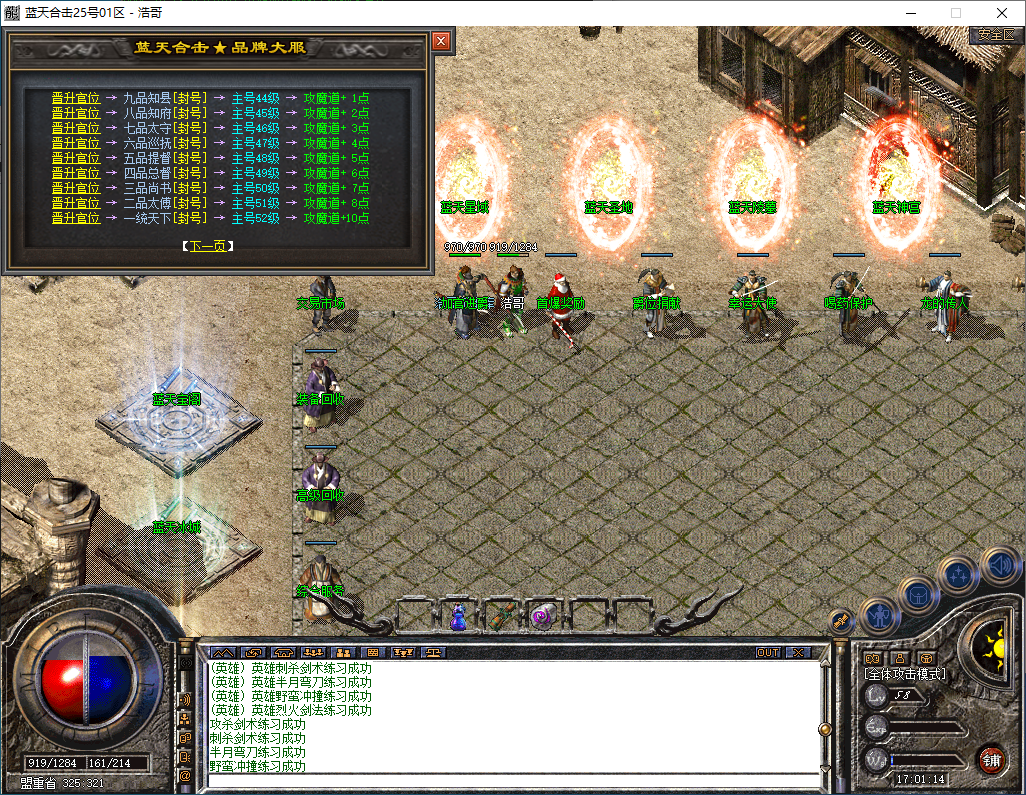Open the skills button with sparkle stars
This screenshot has height=795, width=1026.
[x=958, y=576]
